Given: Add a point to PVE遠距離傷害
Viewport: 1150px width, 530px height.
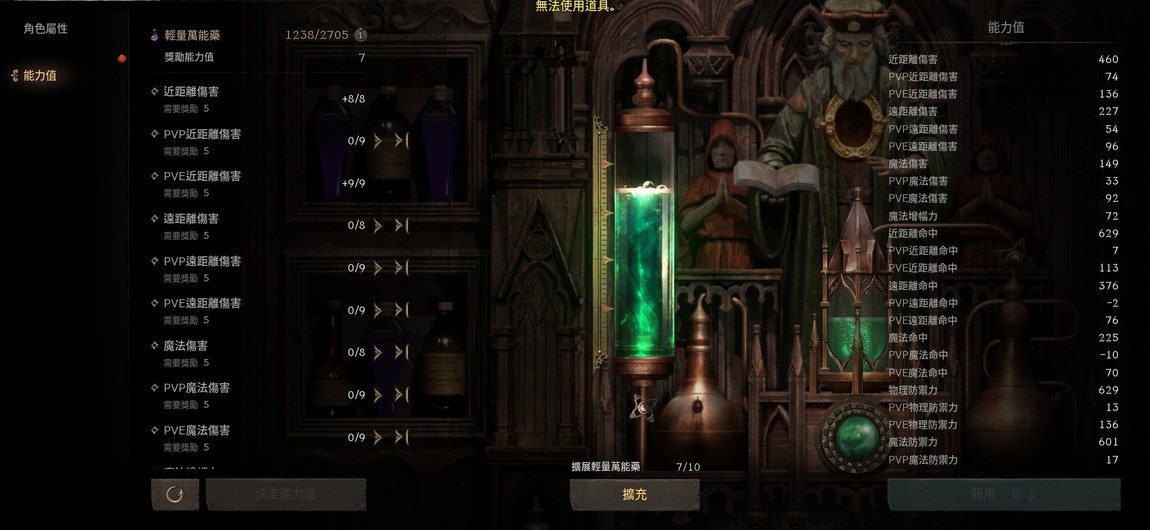Looking at the screenshot, I should [x=378, y=310].
